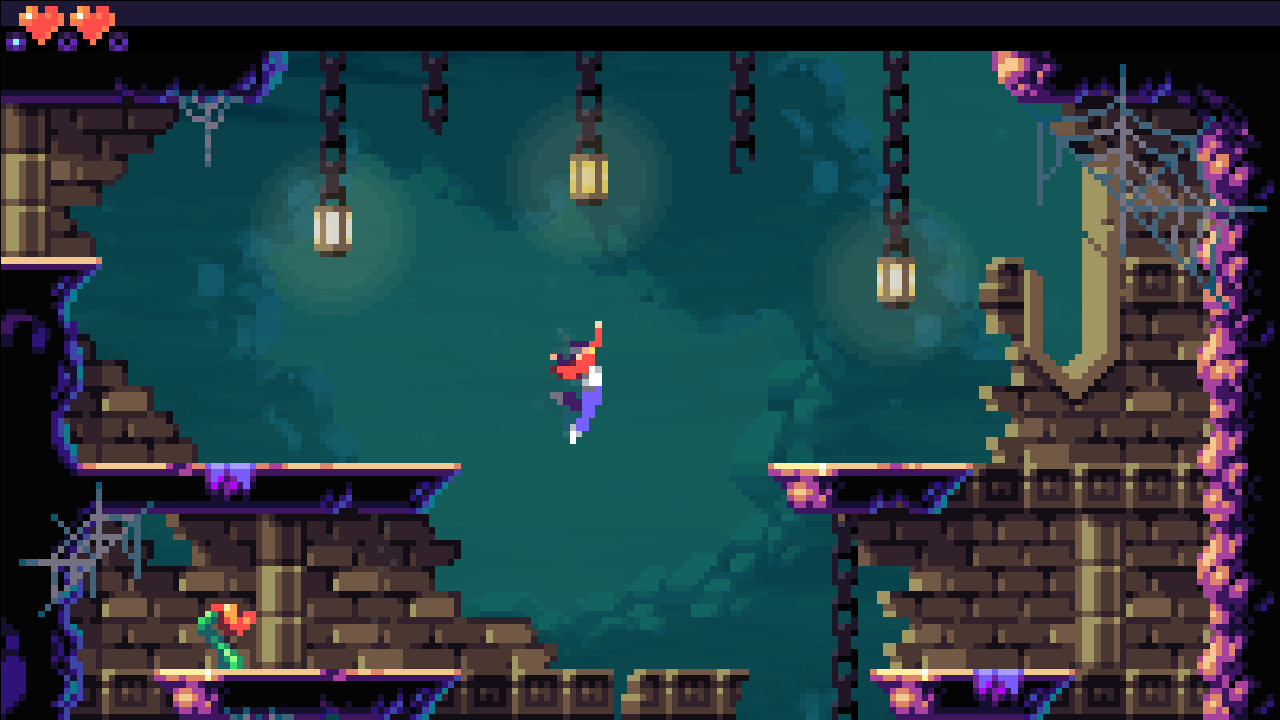Click the cobweb on the lower-left wall
The height and width of the screenshot is (720, 1280).
(85, 545)
